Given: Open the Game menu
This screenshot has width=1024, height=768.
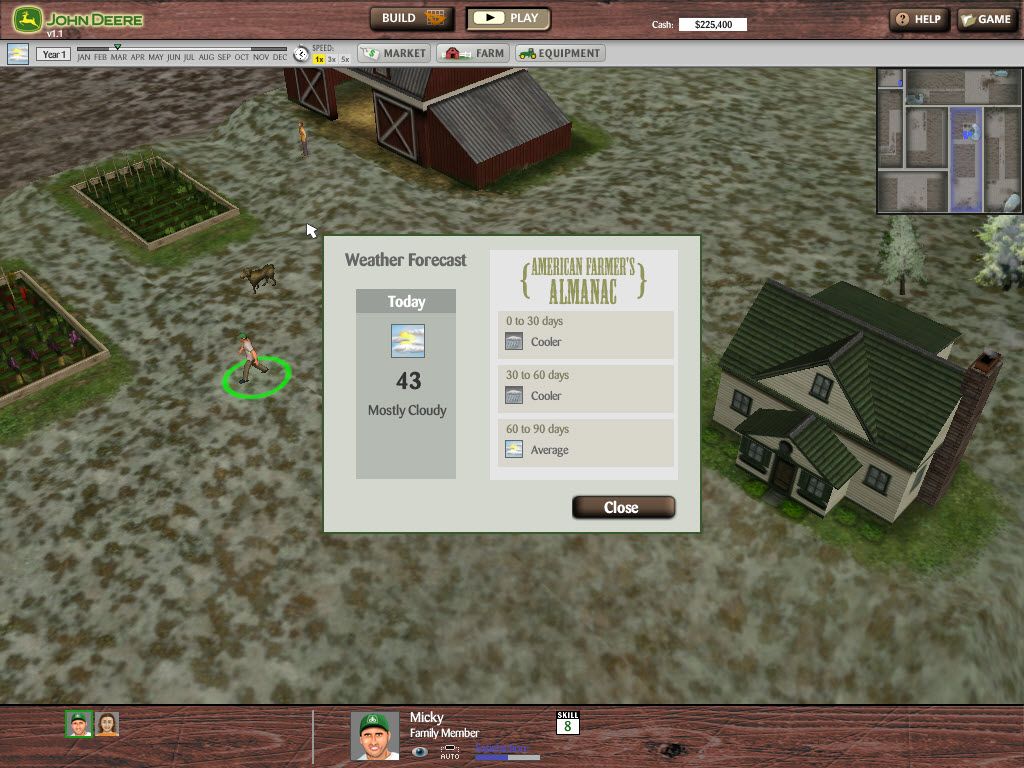Looking at the screenshot, I should (986, 19).
